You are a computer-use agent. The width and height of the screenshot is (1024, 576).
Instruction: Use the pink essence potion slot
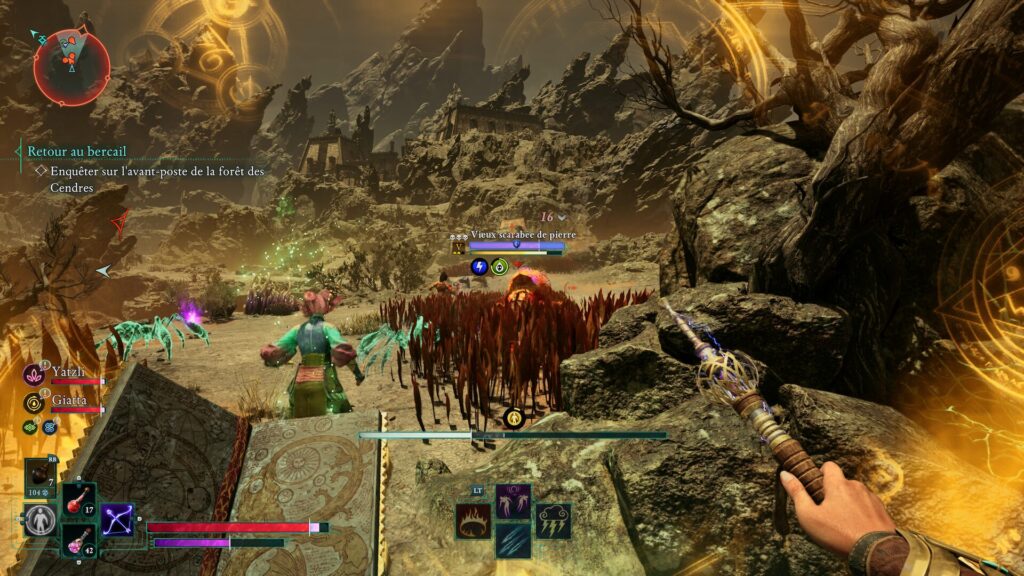coord(78,539)
